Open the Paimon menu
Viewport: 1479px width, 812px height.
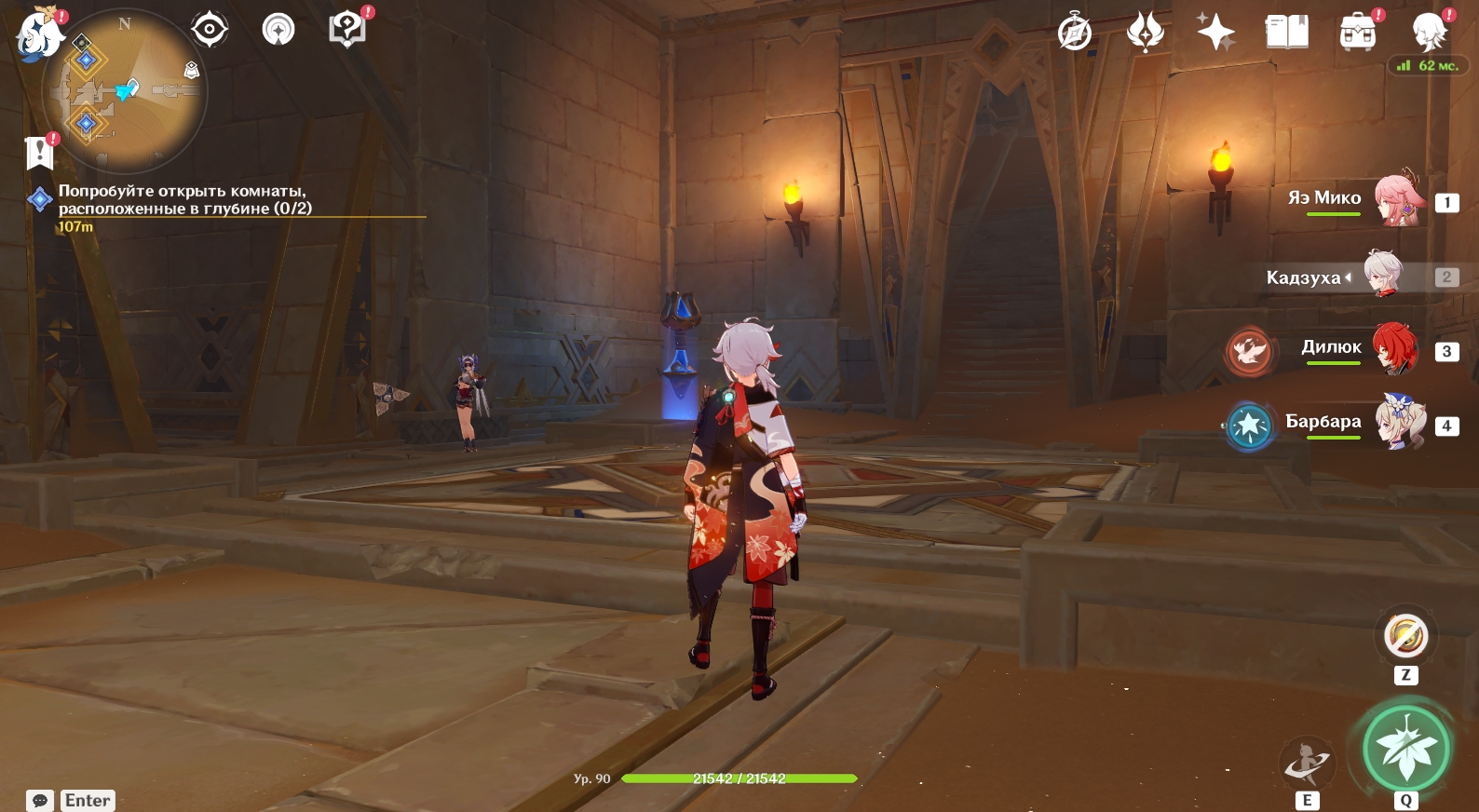pos(39,34)
